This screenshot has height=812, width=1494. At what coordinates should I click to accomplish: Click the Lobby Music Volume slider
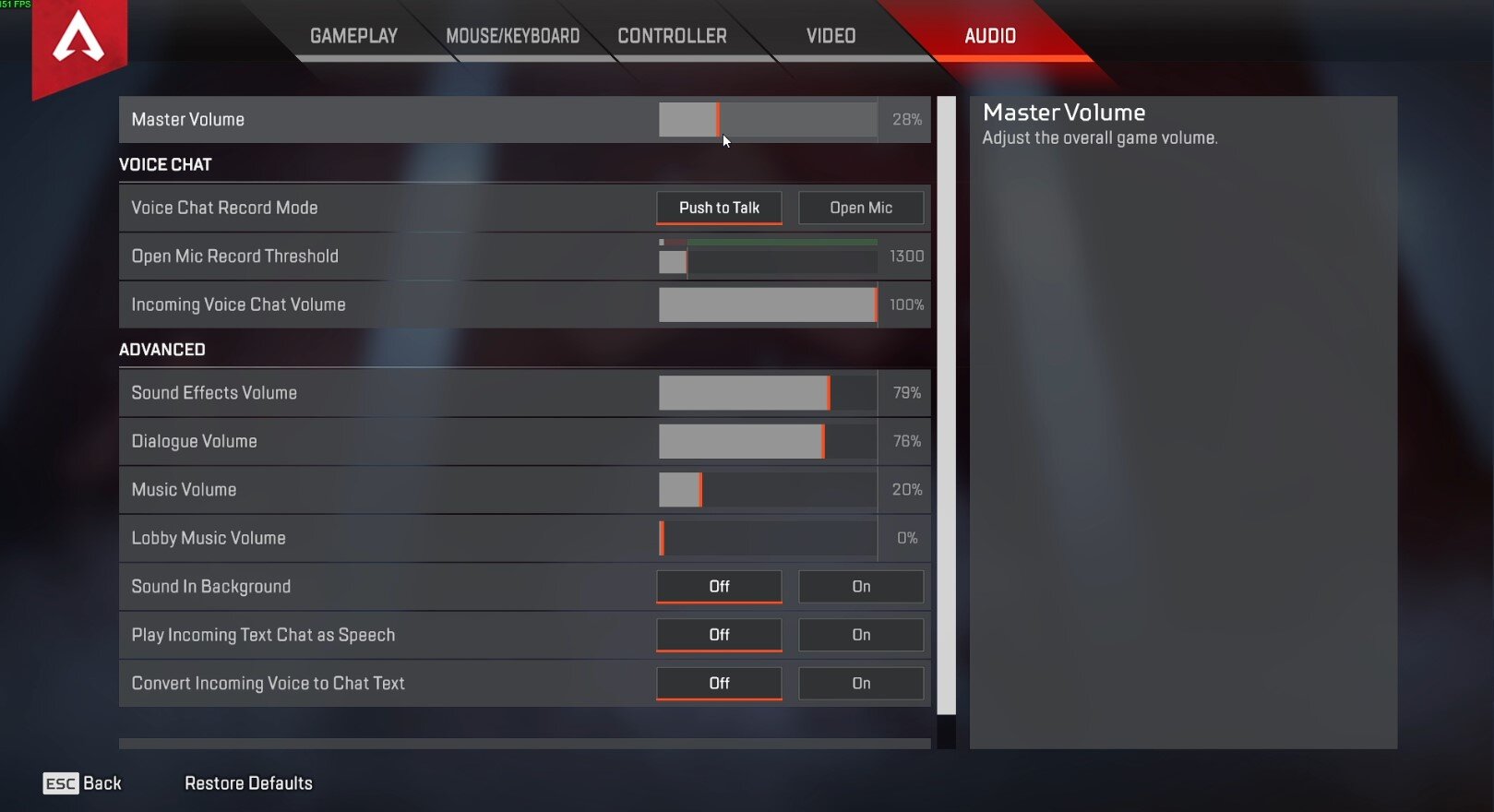768,538
